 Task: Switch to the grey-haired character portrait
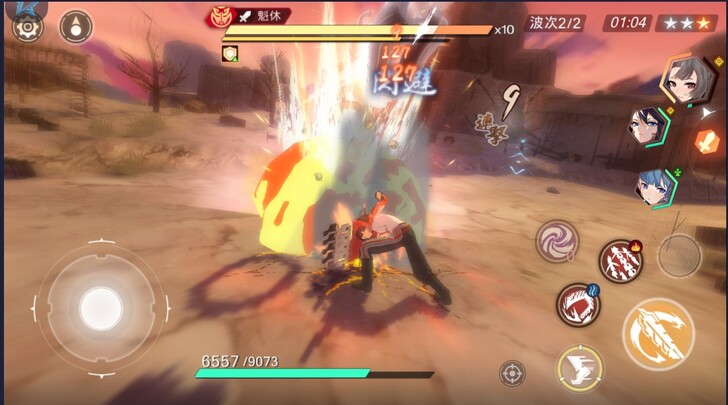click(x=684, y=78)
